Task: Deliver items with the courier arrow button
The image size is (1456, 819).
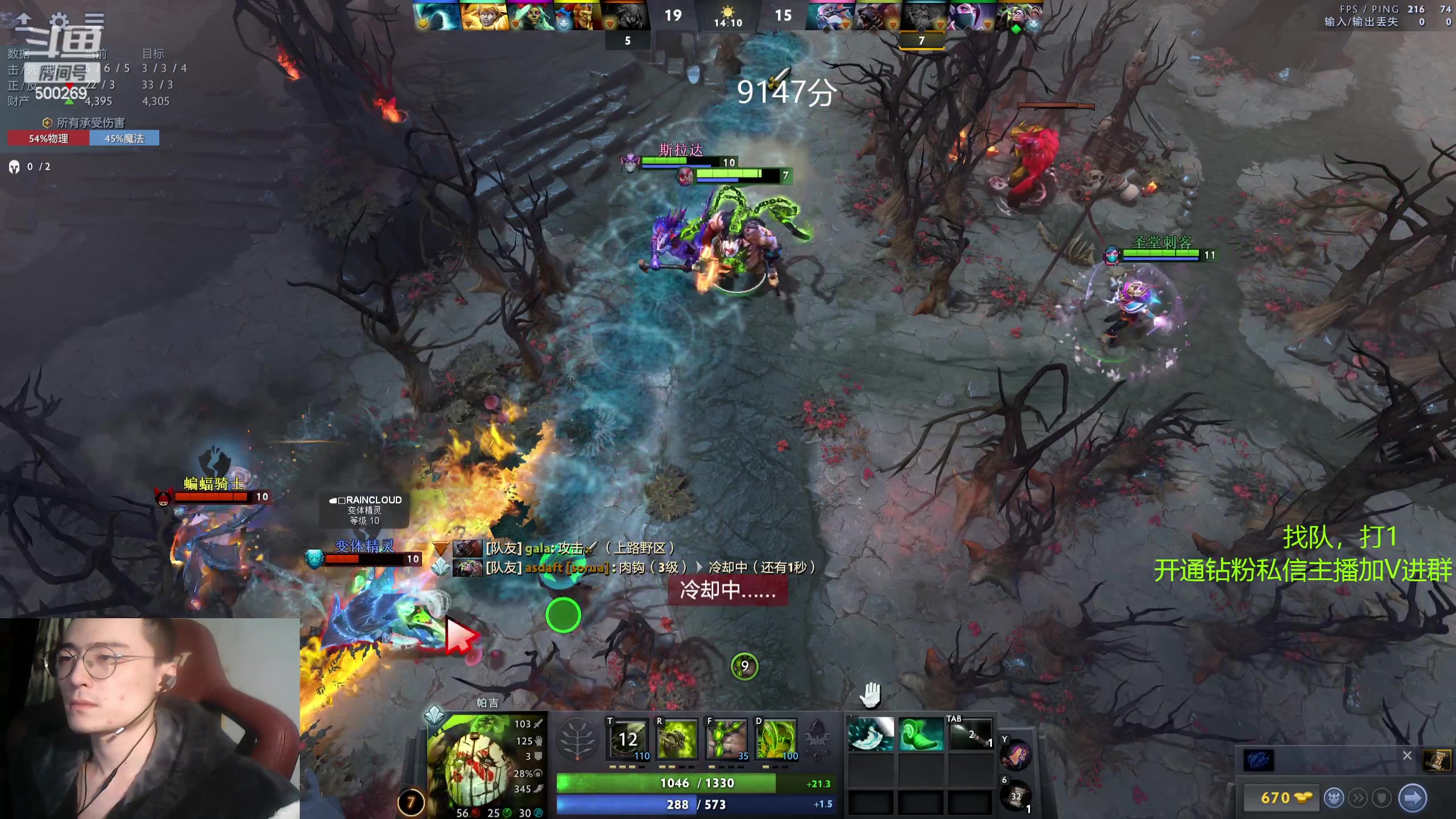Action: point(1412,798)
